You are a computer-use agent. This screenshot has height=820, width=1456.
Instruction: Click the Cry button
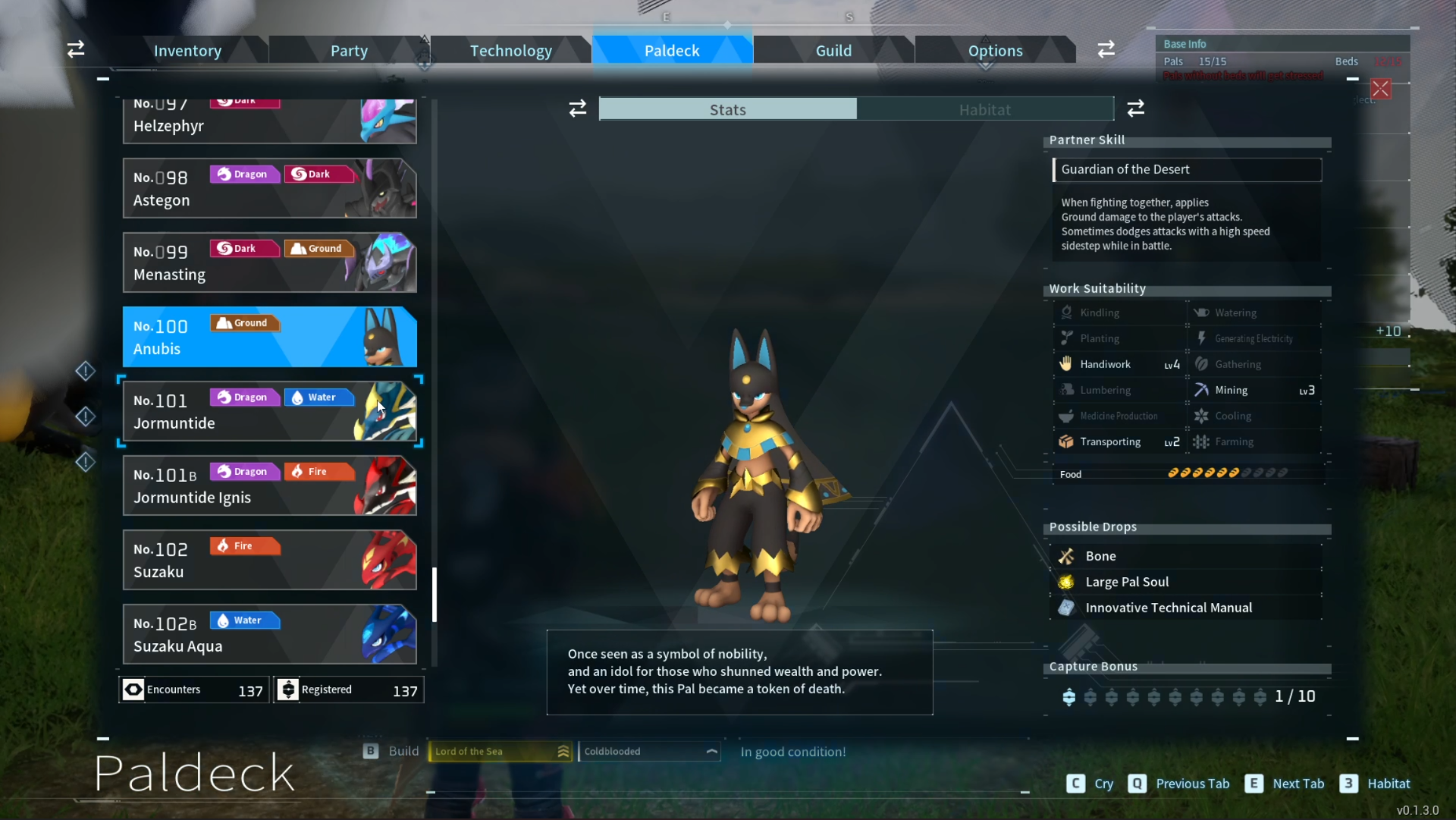click(x=1090, y=784)
